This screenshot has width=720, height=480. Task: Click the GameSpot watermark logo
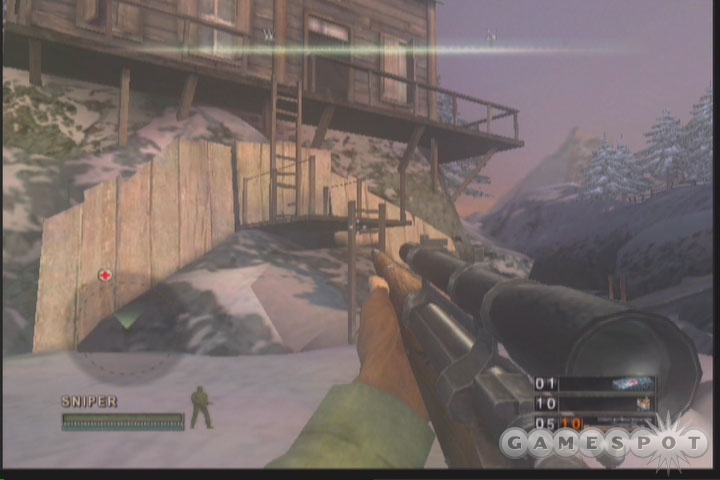601,441
